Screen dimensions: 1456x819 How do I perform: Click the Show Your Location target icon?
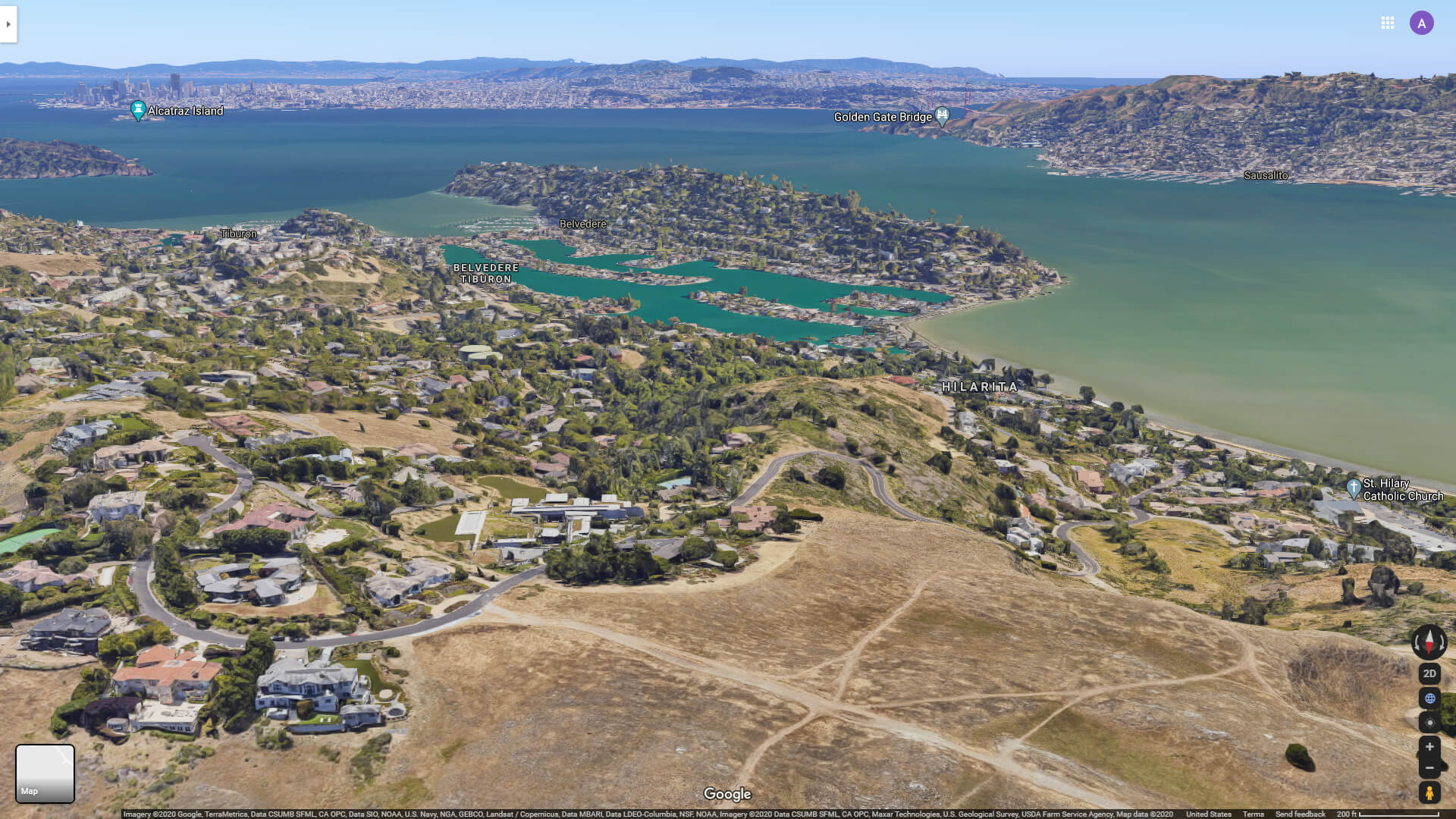1429,722
